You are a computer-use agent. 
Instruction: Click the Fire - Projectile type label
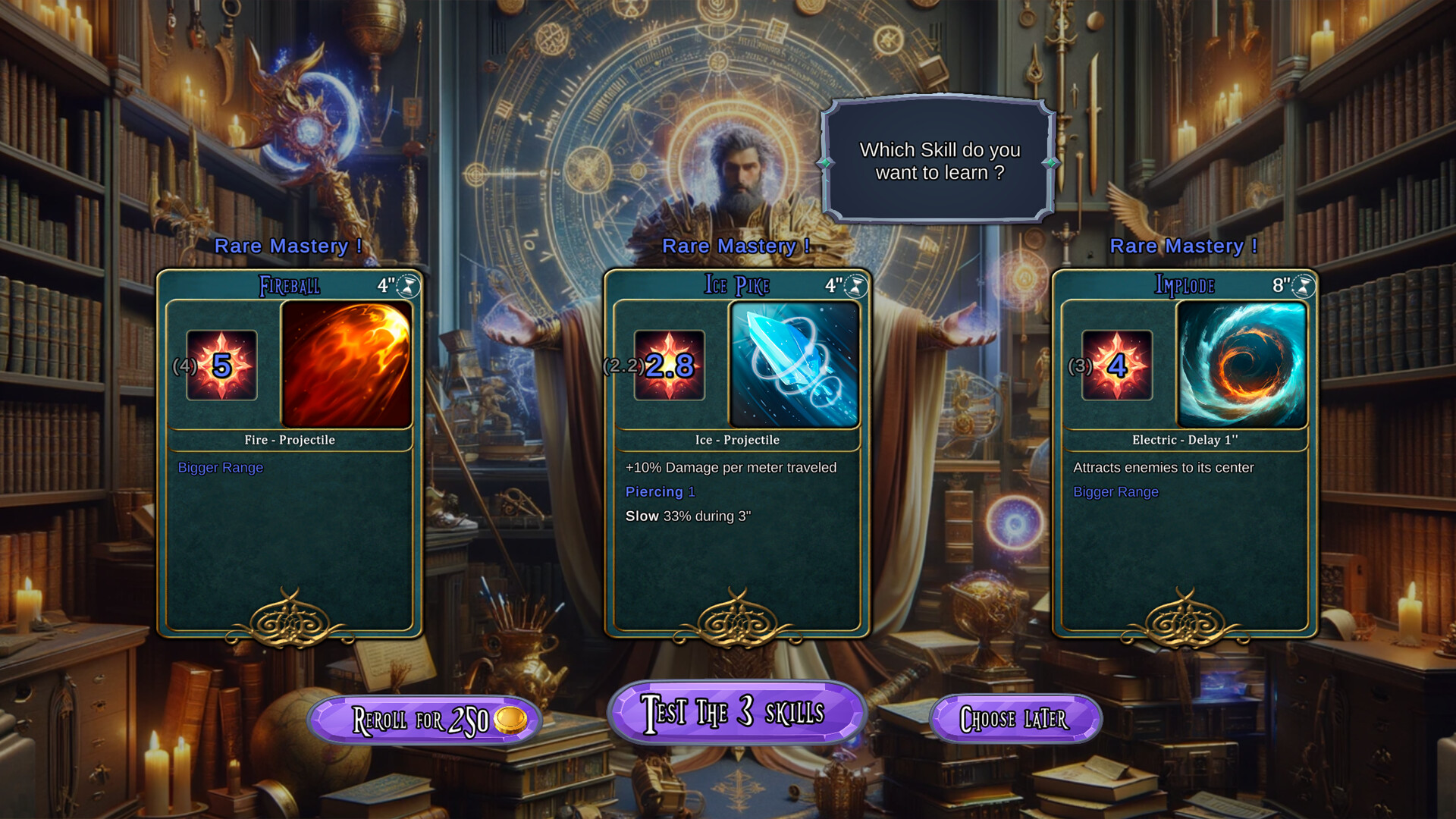[290, 440]
